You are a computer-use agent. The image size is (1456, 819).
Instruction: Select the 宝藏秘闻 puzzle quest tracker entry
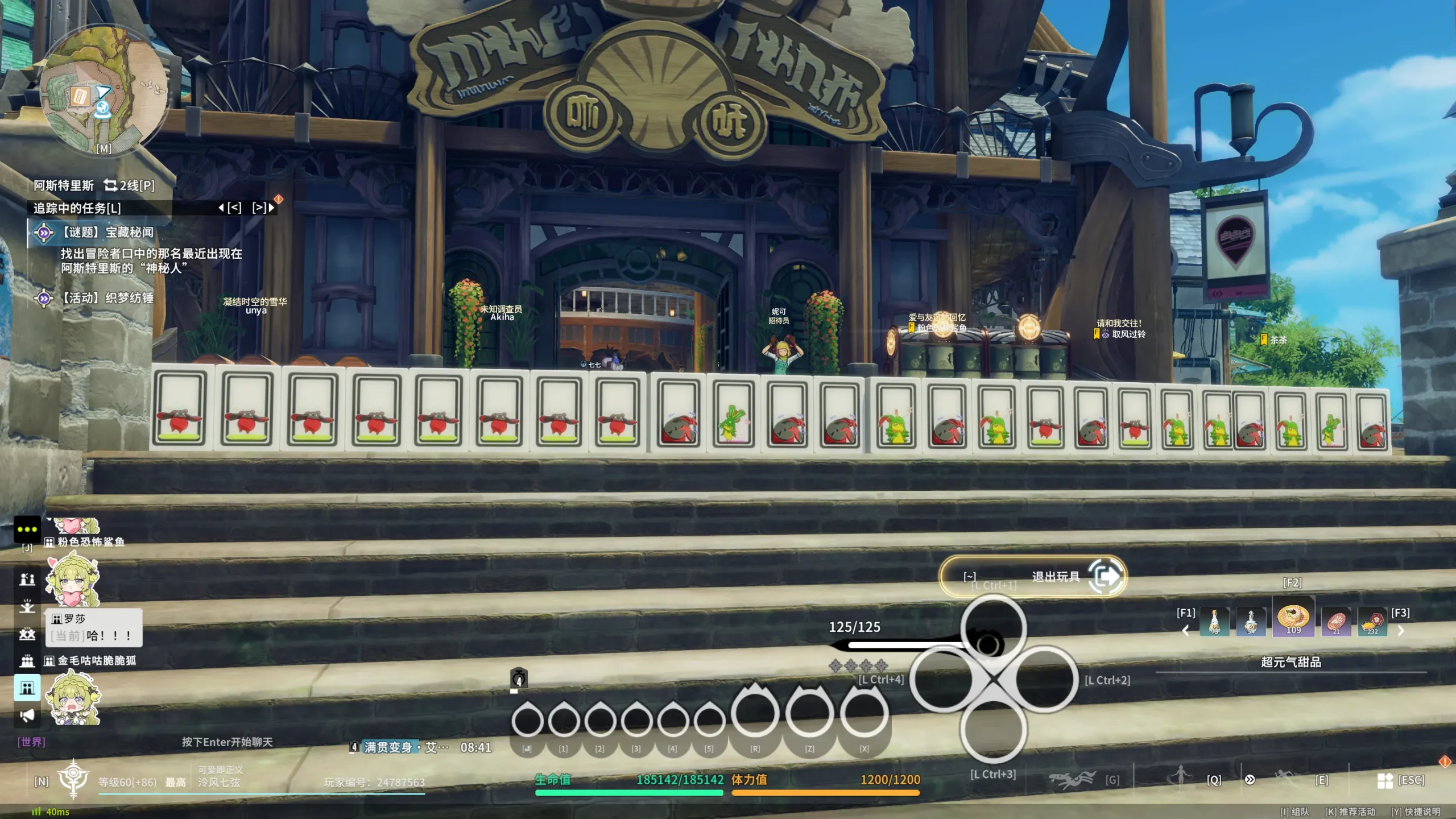[x=107, y=232]
